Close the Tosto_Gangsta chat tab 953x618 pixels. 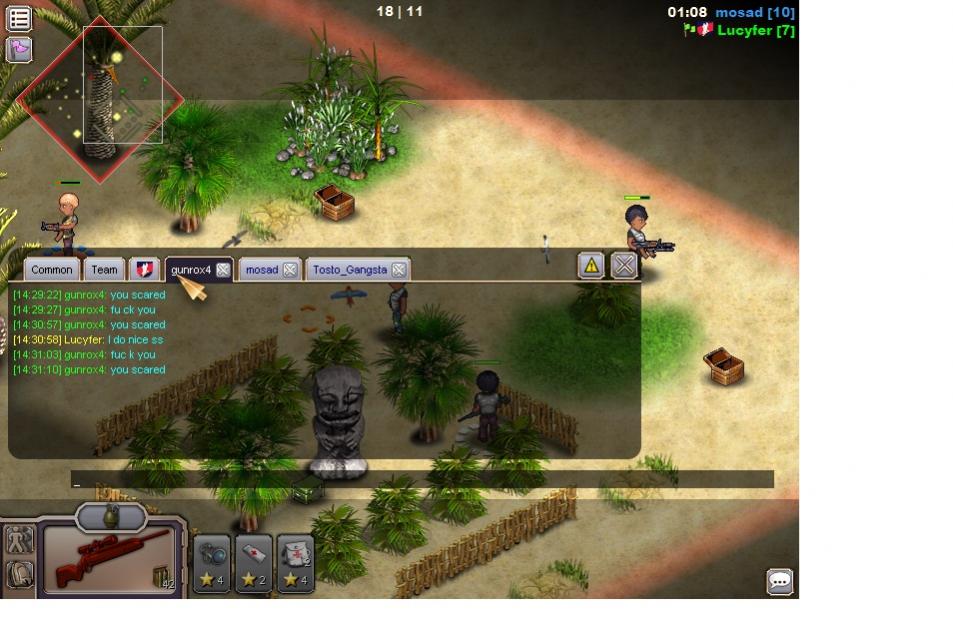click(x=398, y=269)
